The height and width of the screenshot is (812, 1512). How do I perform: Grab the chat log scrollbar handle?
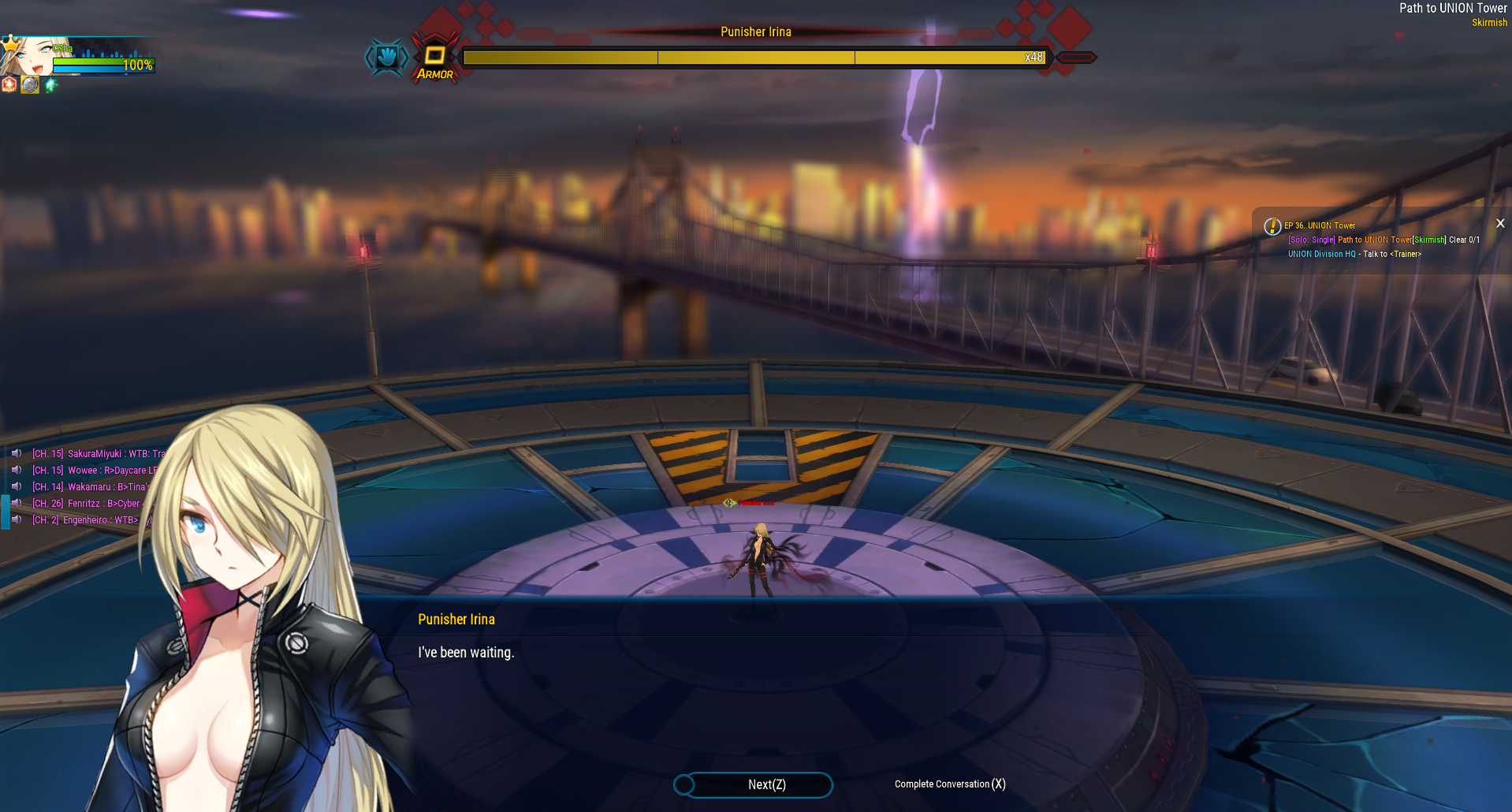5,511
